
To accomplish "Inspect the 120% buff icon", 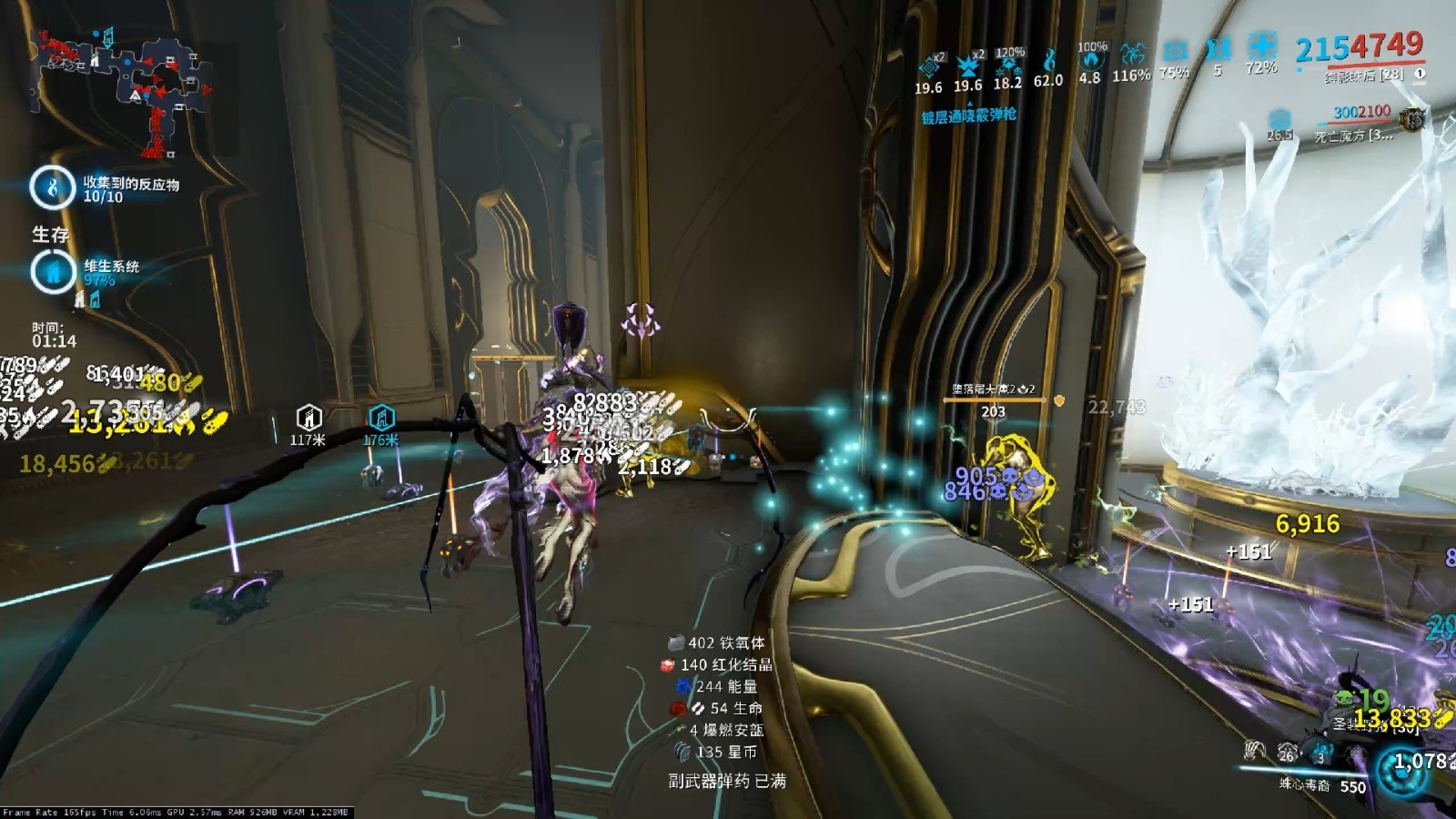I will tap(1007, 64).
